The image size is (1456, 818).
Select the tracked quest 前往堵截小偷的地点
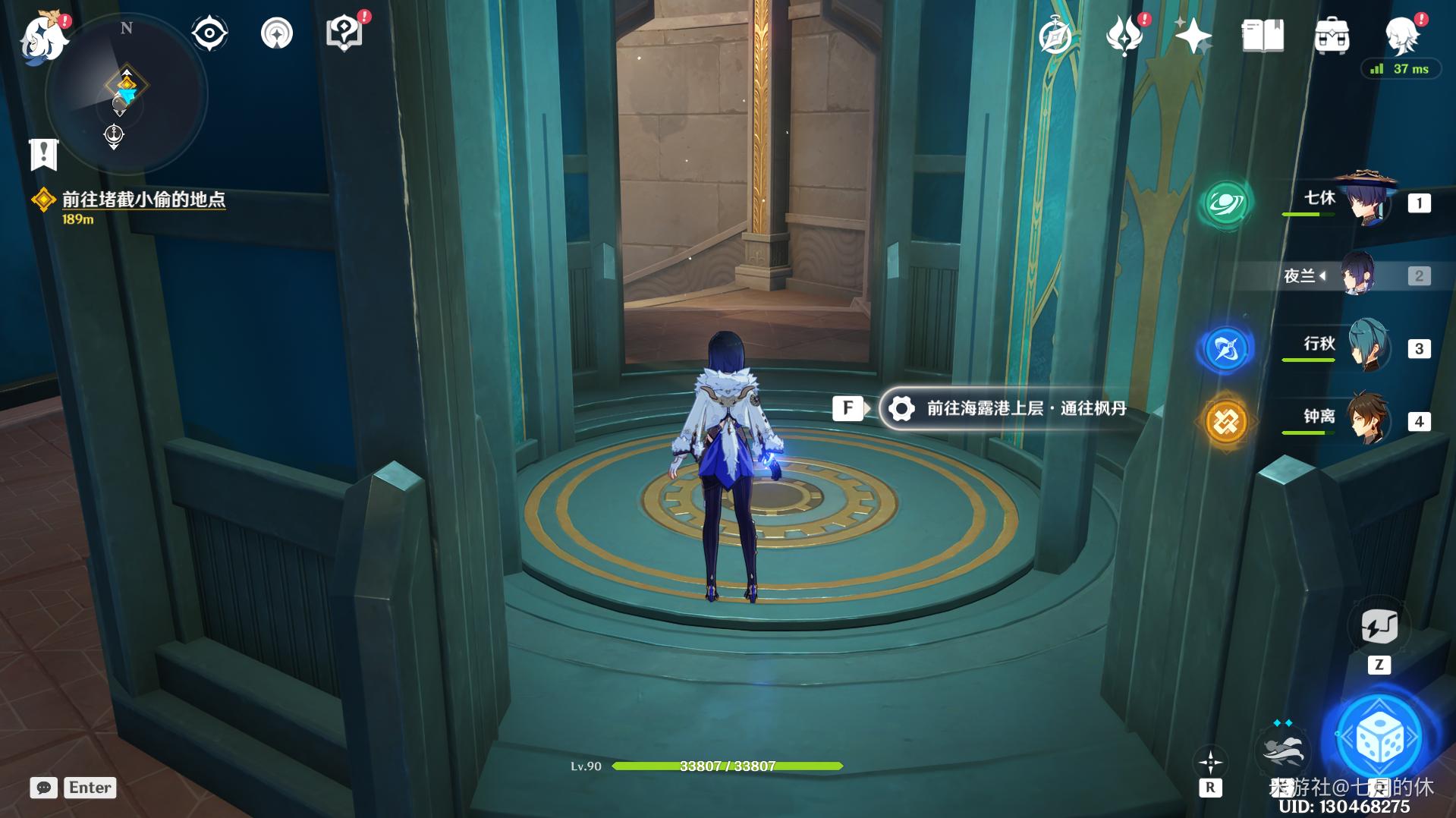(143, 200)
